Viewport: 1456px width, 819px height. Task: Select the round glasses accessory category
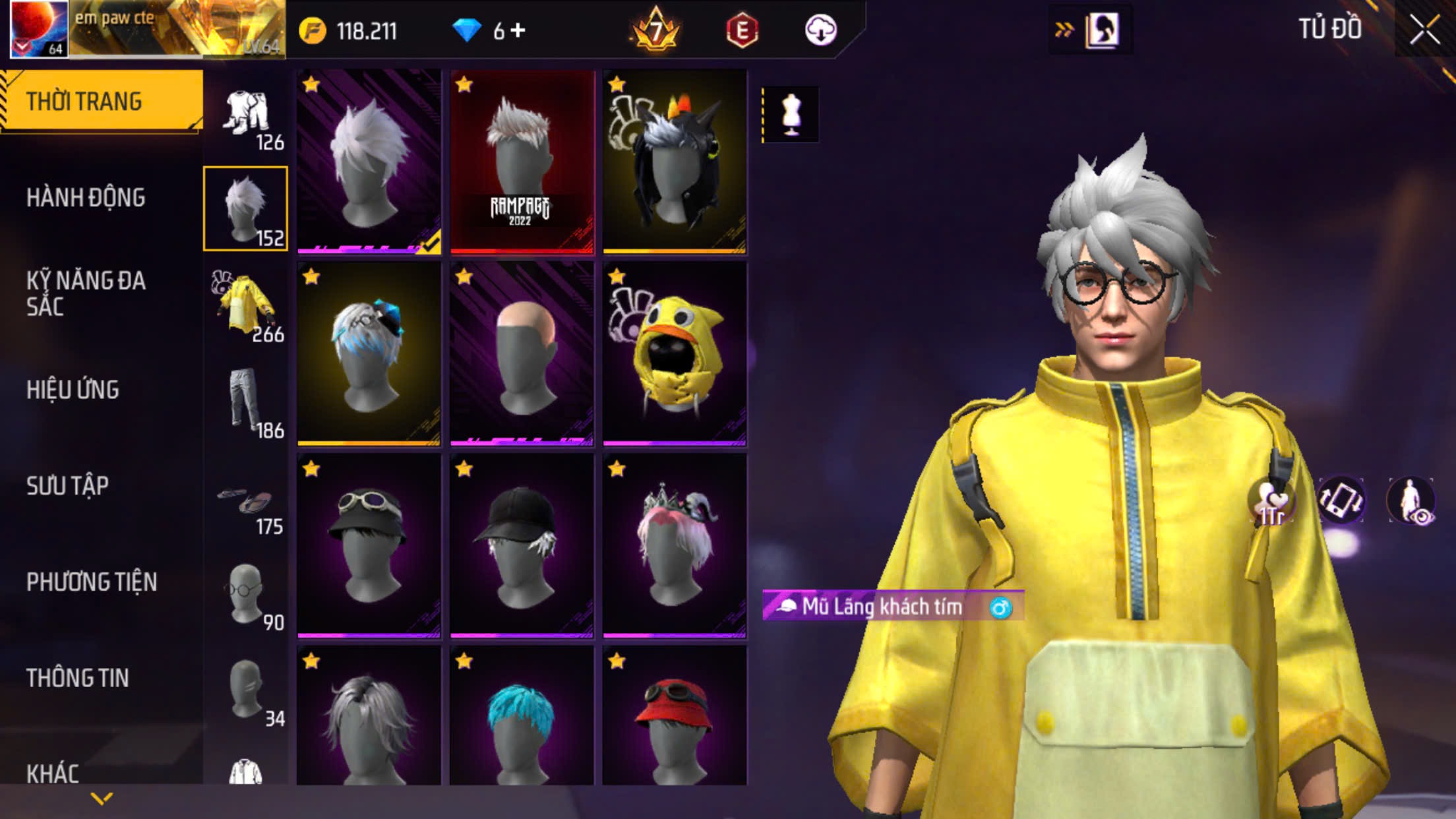click(x=245, y=594)
